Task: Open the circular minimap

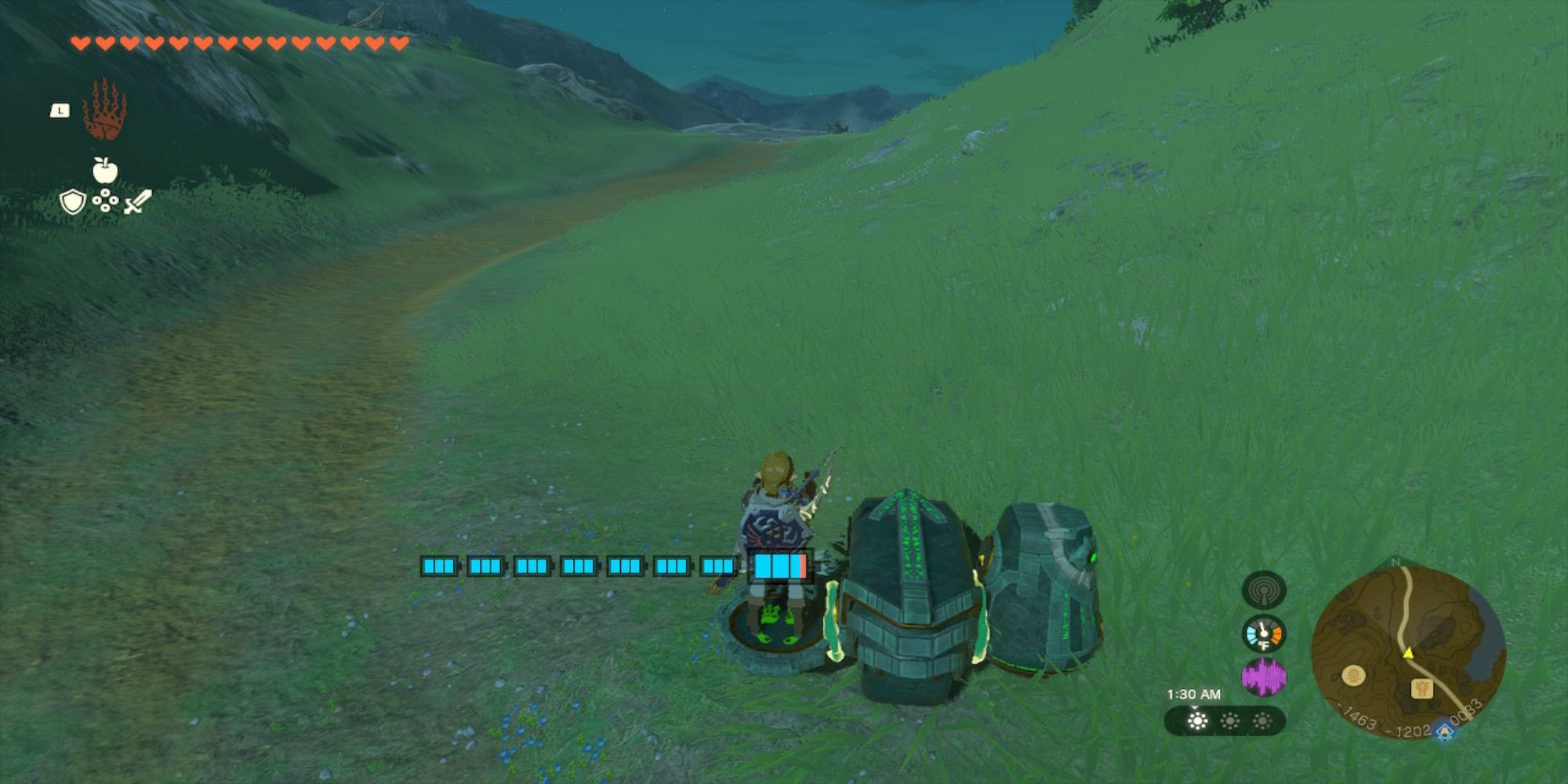Action: pos(1408,653)
